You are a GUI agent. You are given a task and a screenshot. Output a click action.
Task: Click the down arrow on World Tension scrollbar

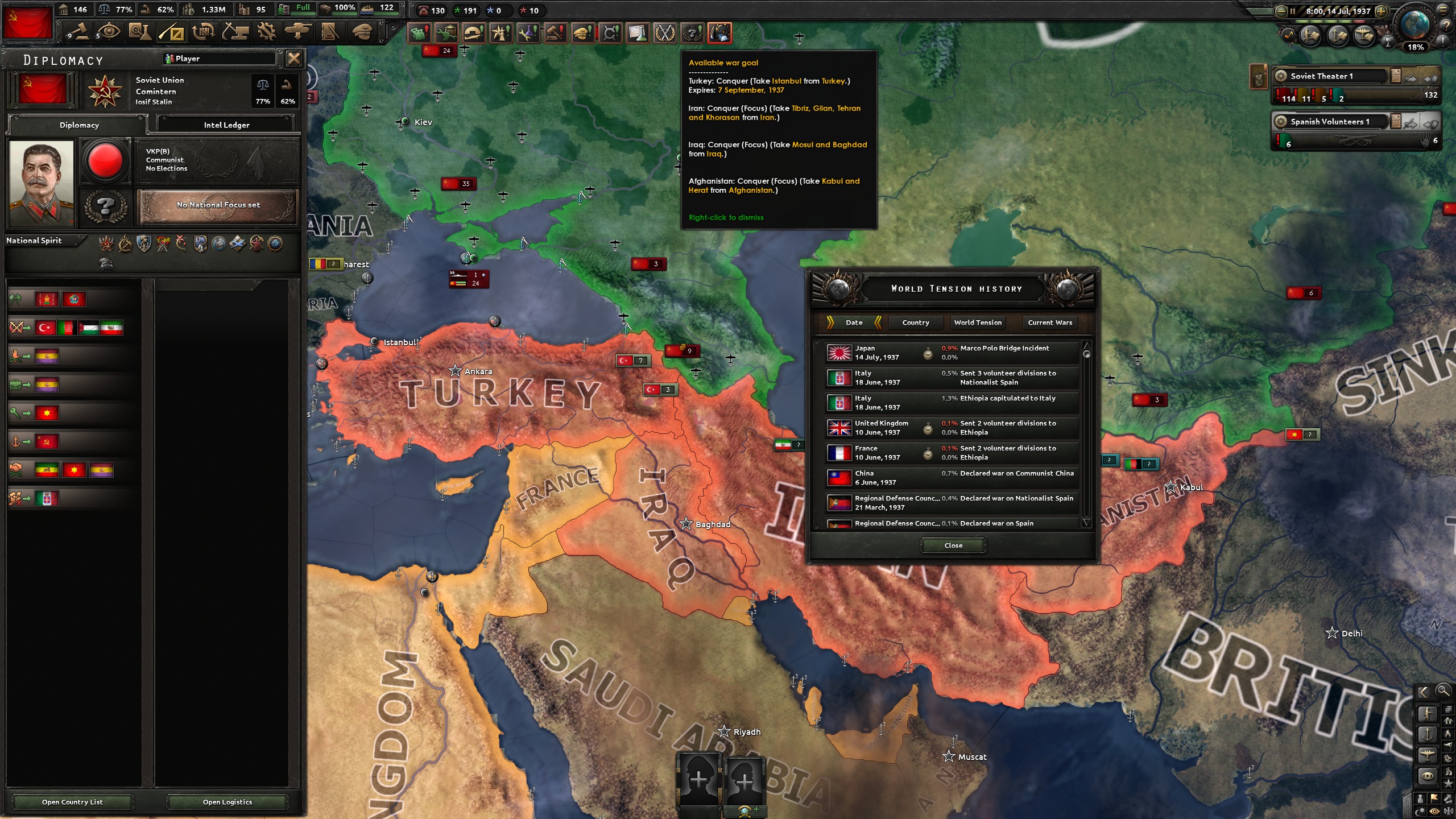tap(1087, 523)
